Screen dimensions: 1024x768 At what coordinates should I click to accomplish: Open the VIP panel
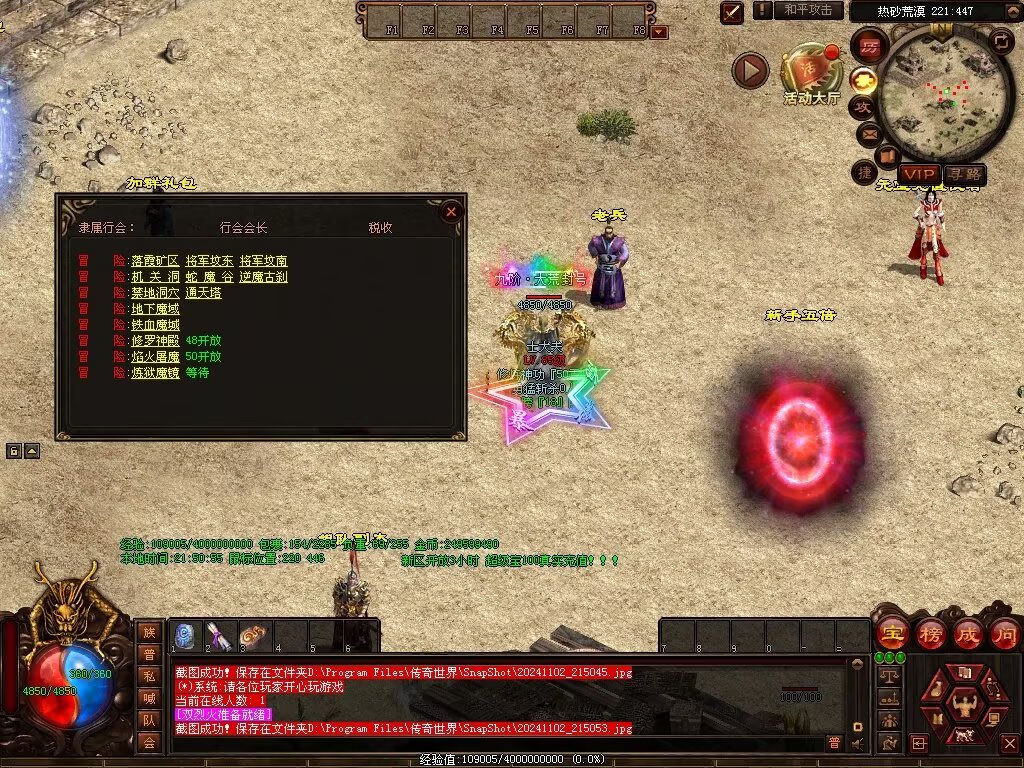(x=919, y=174)
